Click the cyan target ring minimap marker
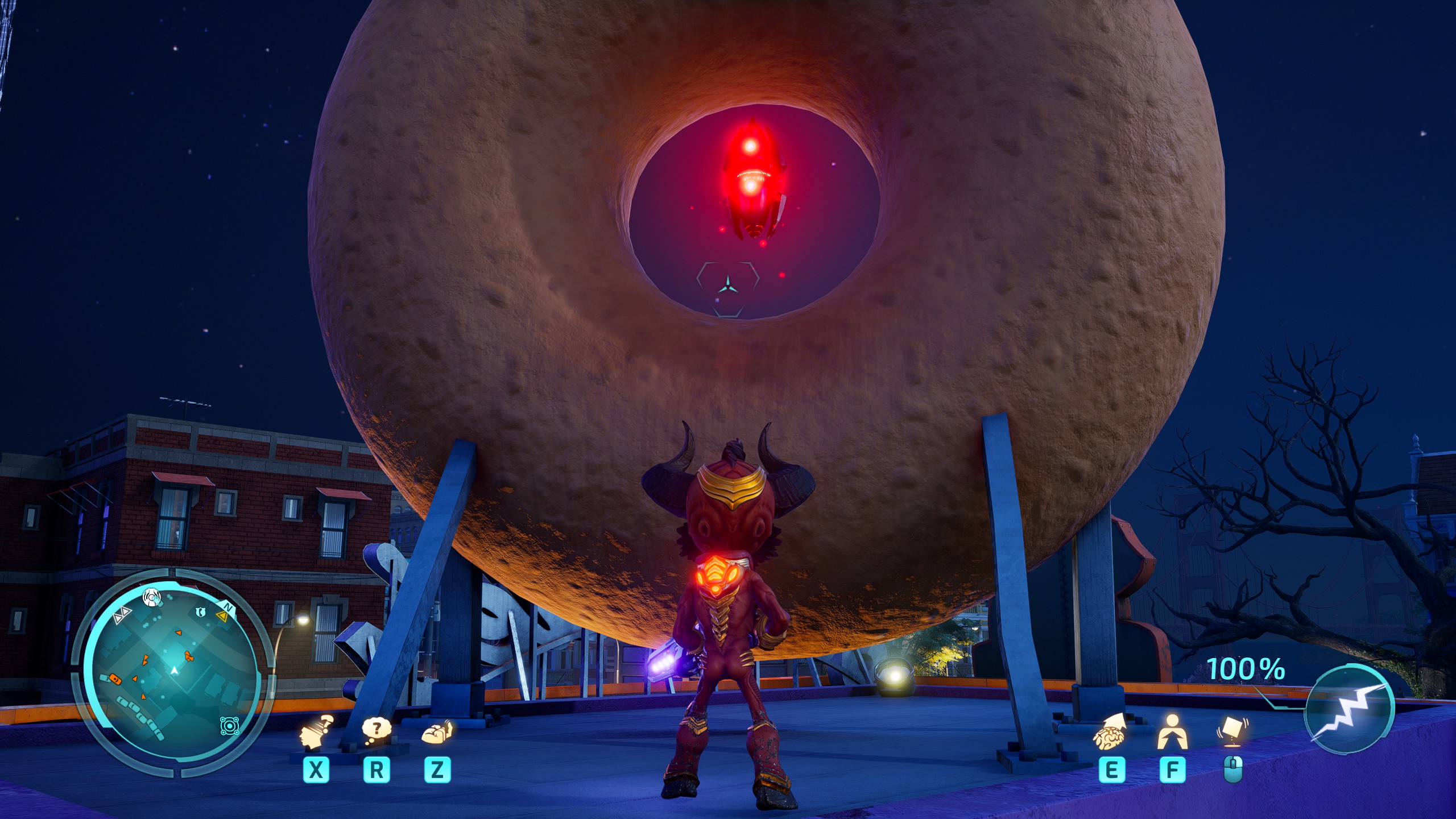Screen dimensions: 1456x819 (x=230, y=726)
